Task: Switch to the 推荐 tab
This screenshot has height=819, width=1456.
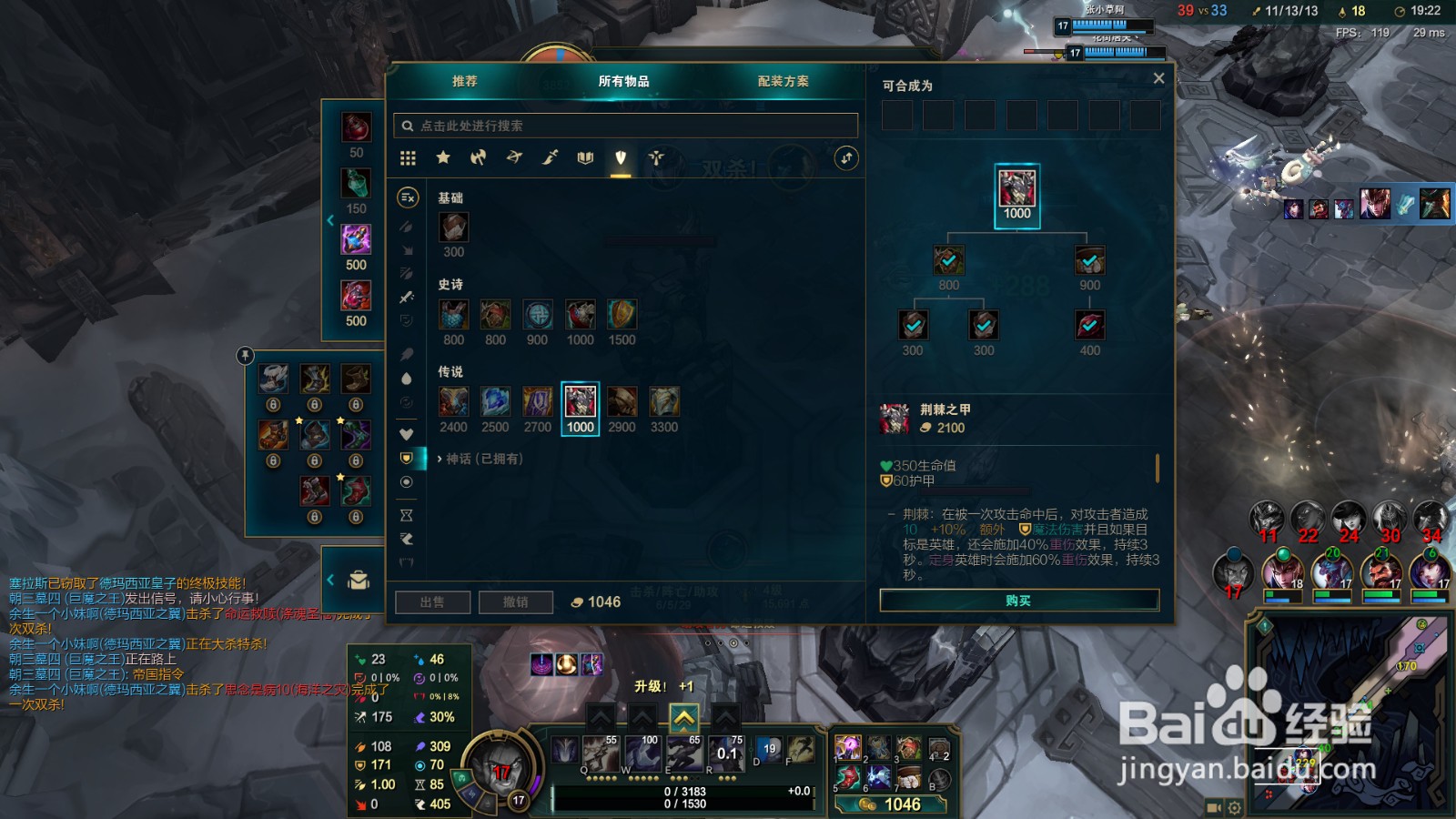Action: click(466, 82)
